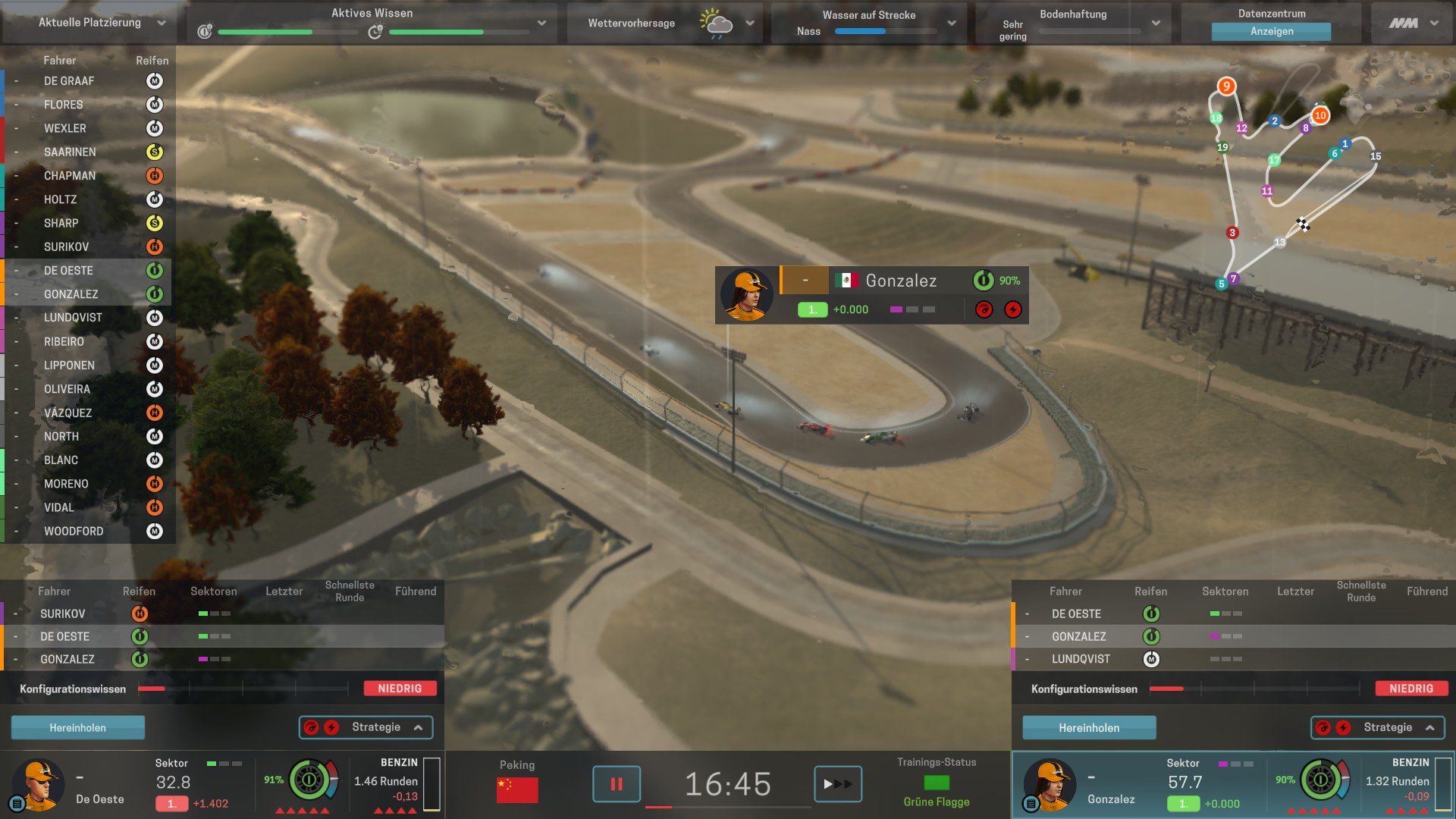The image size is (1456, 819).
Task: Speed up time with fast-forward button
Action: [837, 784]
